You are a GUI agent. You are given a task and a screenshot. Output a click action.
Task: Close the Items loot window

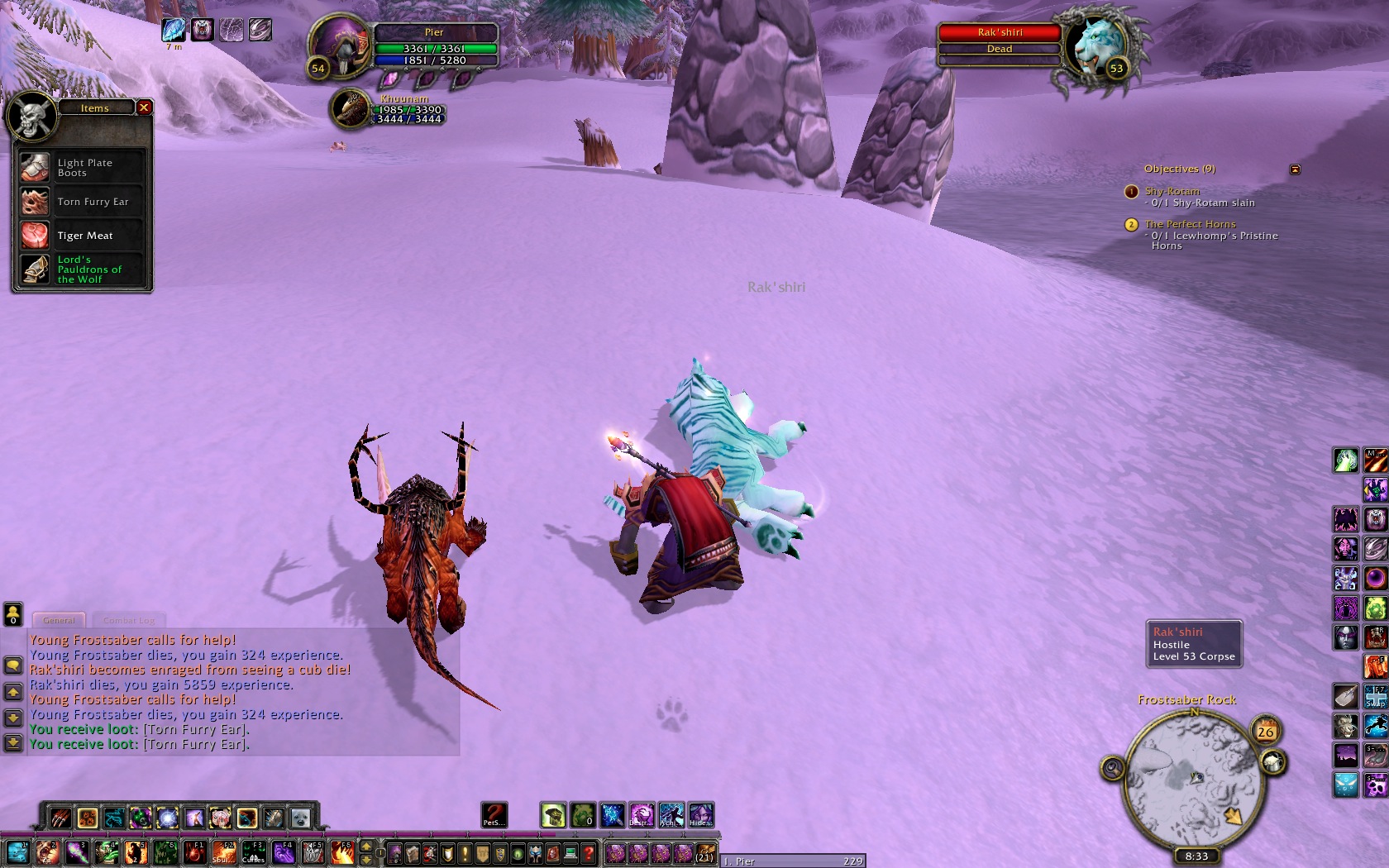[x=144, y=107]
